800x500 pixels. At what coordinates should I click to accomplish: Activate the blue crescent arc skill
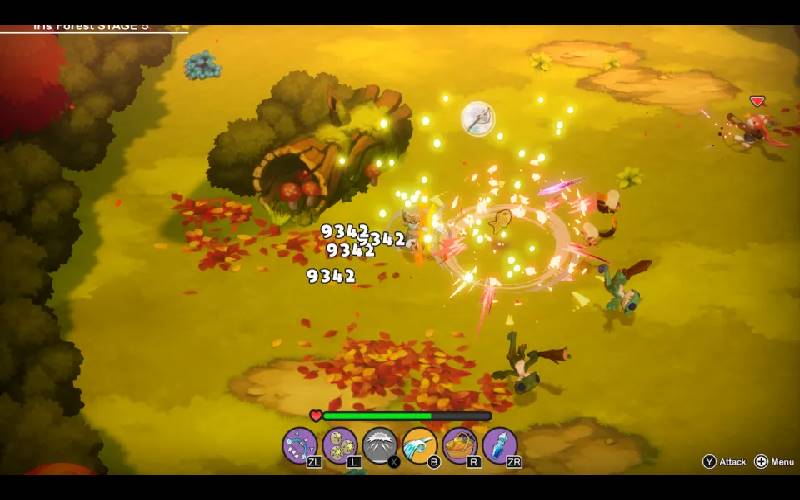click(299, 444)
